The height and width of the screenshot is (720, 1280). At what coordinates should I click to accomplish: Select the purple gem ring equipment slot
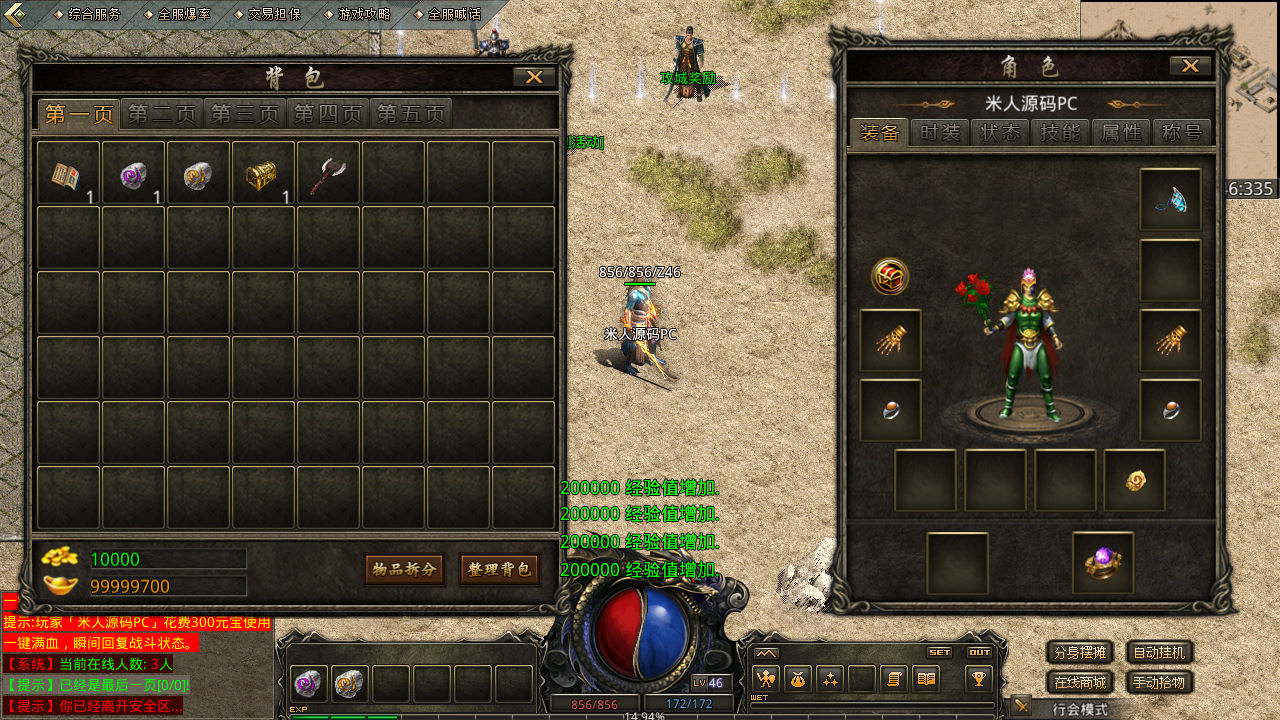(x=1103, y=562)
